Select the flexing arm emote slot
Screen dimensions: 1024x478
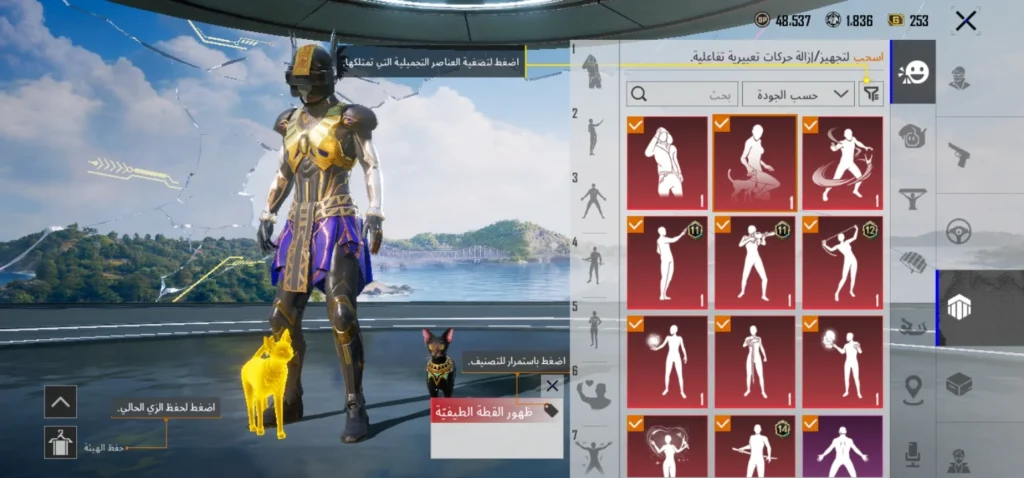click(x=594, y=393)
